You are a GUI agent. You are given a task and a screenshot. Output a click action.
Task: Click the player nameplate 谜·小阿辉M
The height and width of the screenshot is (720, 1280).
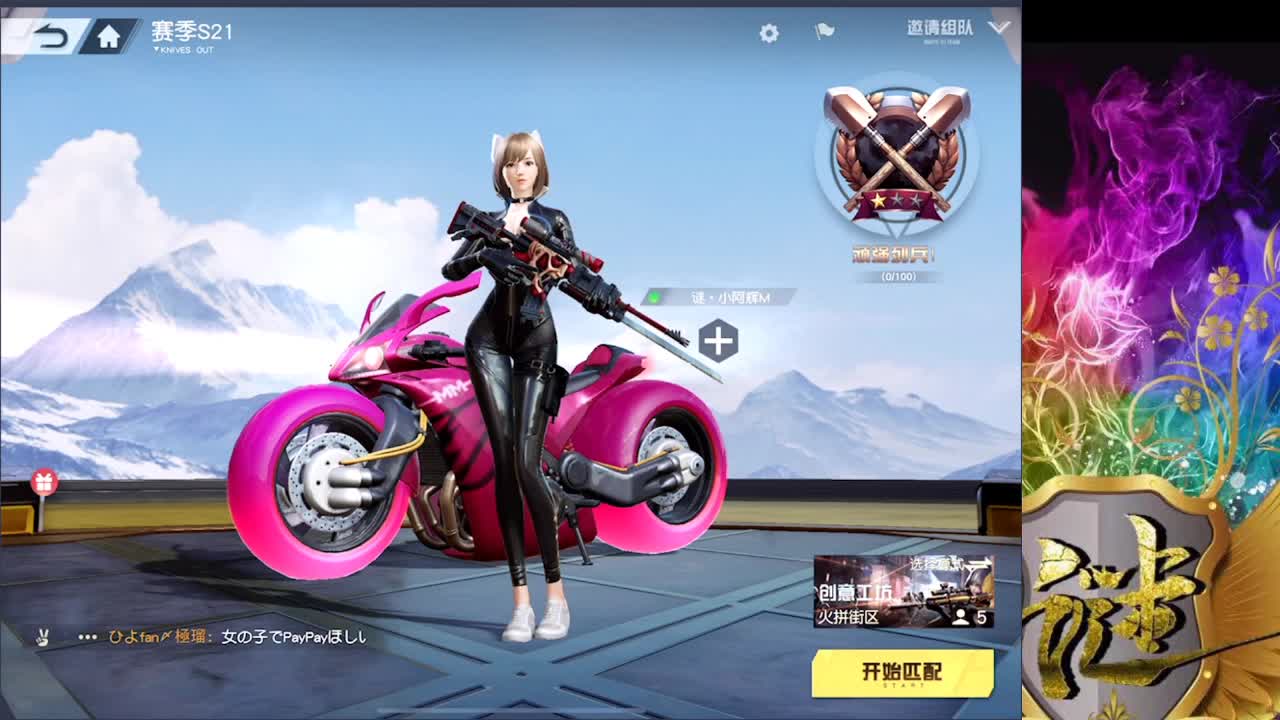pyautogui.click(x=730, y=297)
